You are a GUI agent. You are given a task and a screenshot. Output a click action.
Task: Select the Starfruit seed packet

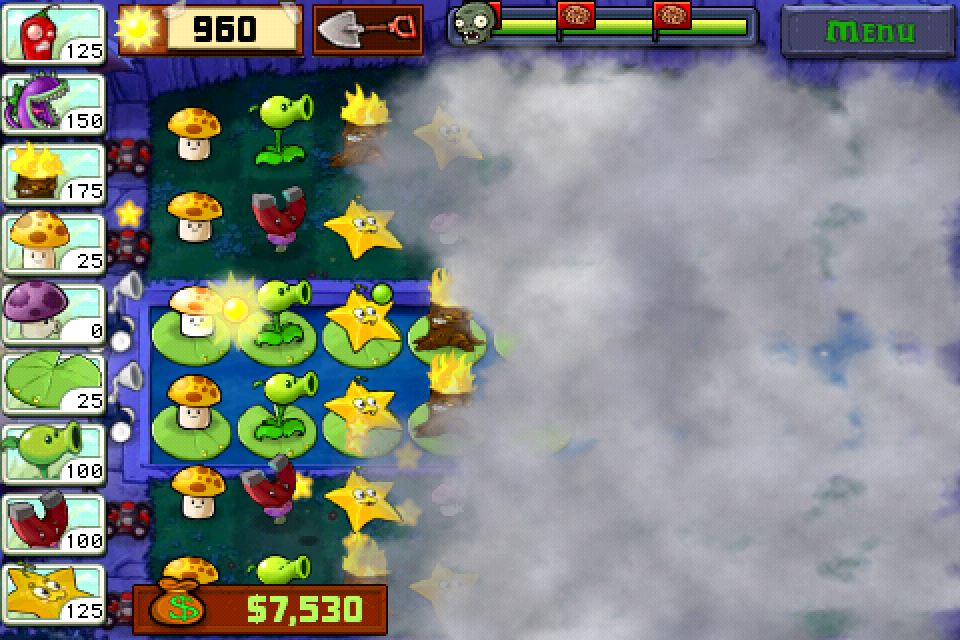(x=55, y=592)
